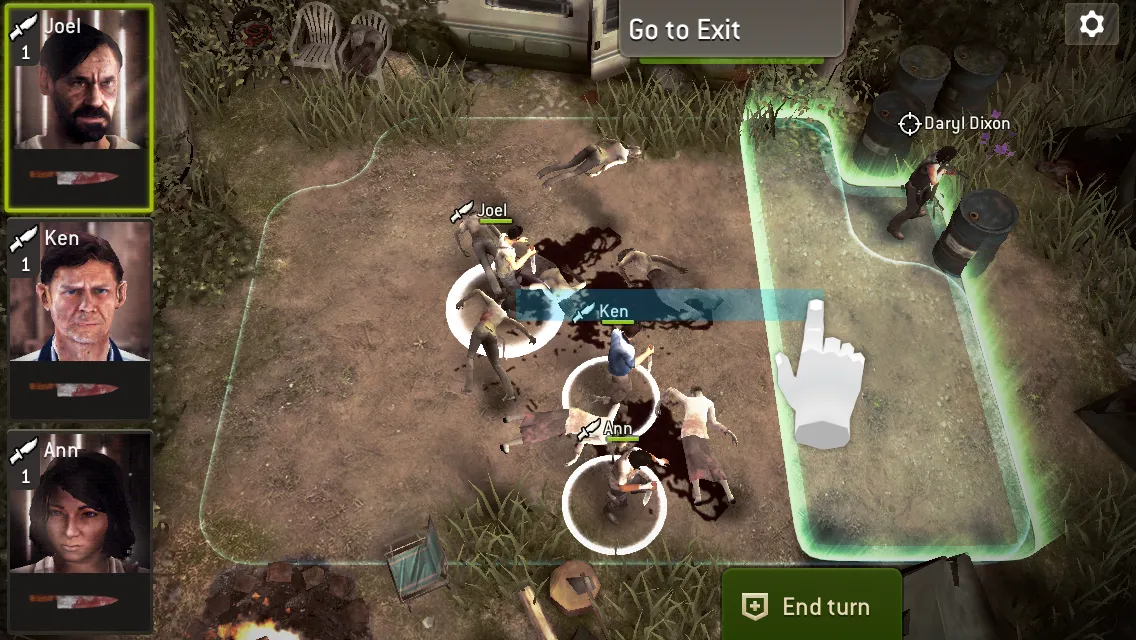Select Joel's character portrait card
The height and width of the screenshot is (640, 1136).
pos(80,107)
